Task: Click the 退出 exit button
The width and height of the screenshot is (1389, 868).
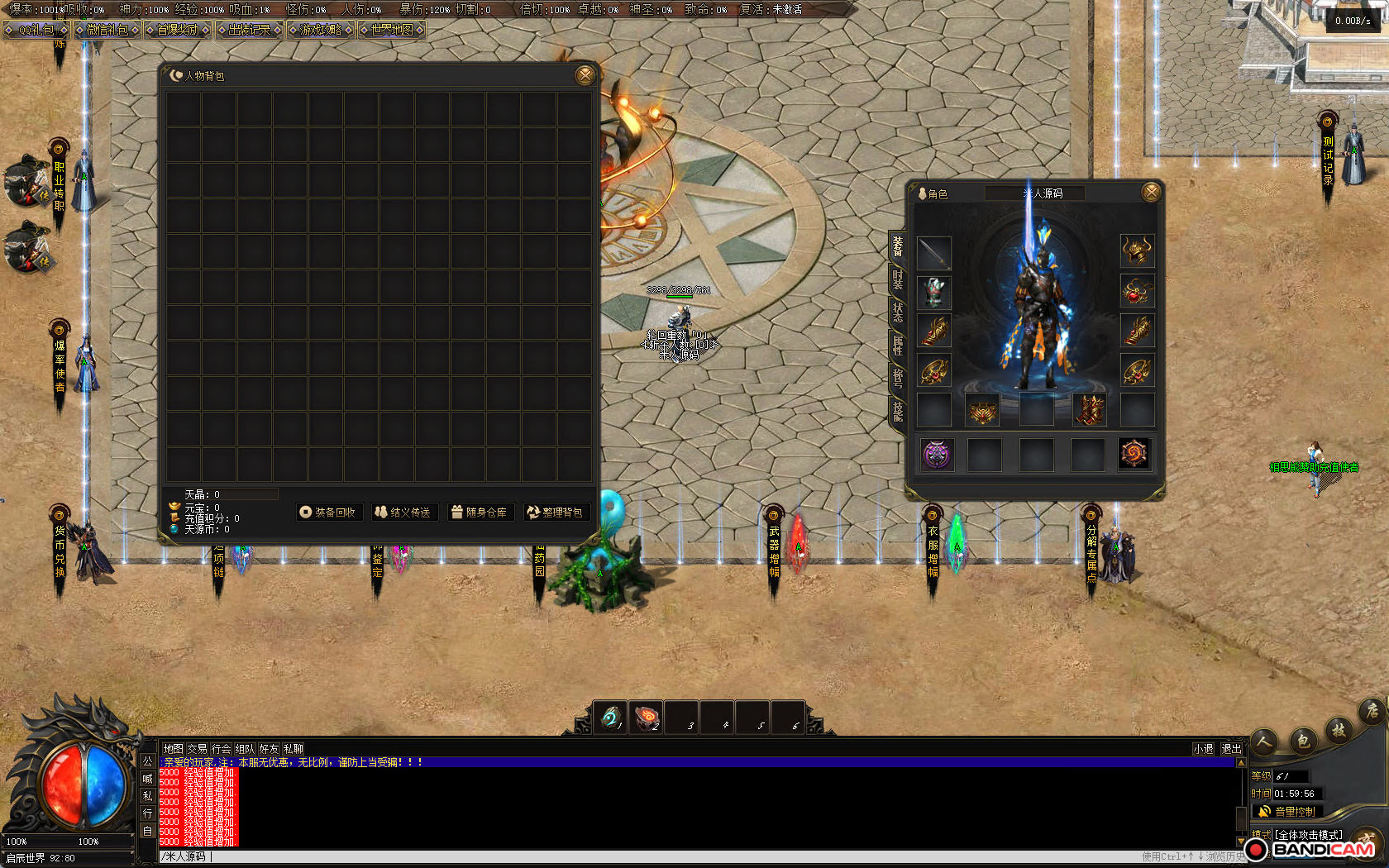Action: point(1231,749)
